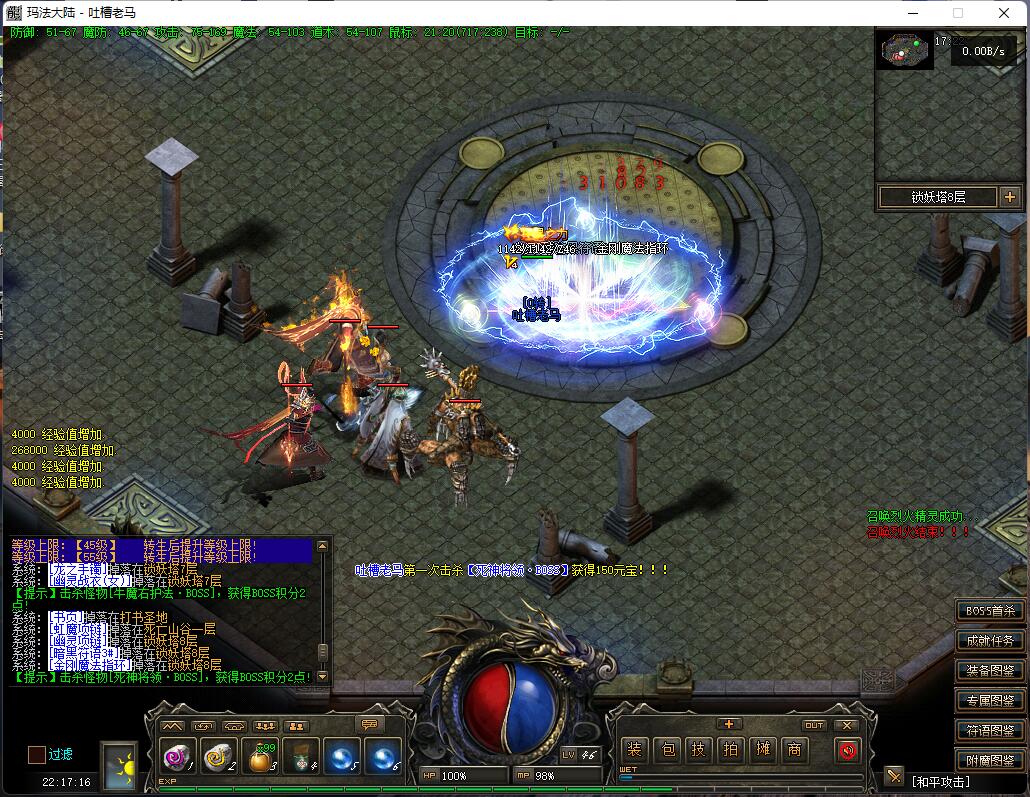
Task: Open the 技 skills panel
Action: (x=699, y=749)
